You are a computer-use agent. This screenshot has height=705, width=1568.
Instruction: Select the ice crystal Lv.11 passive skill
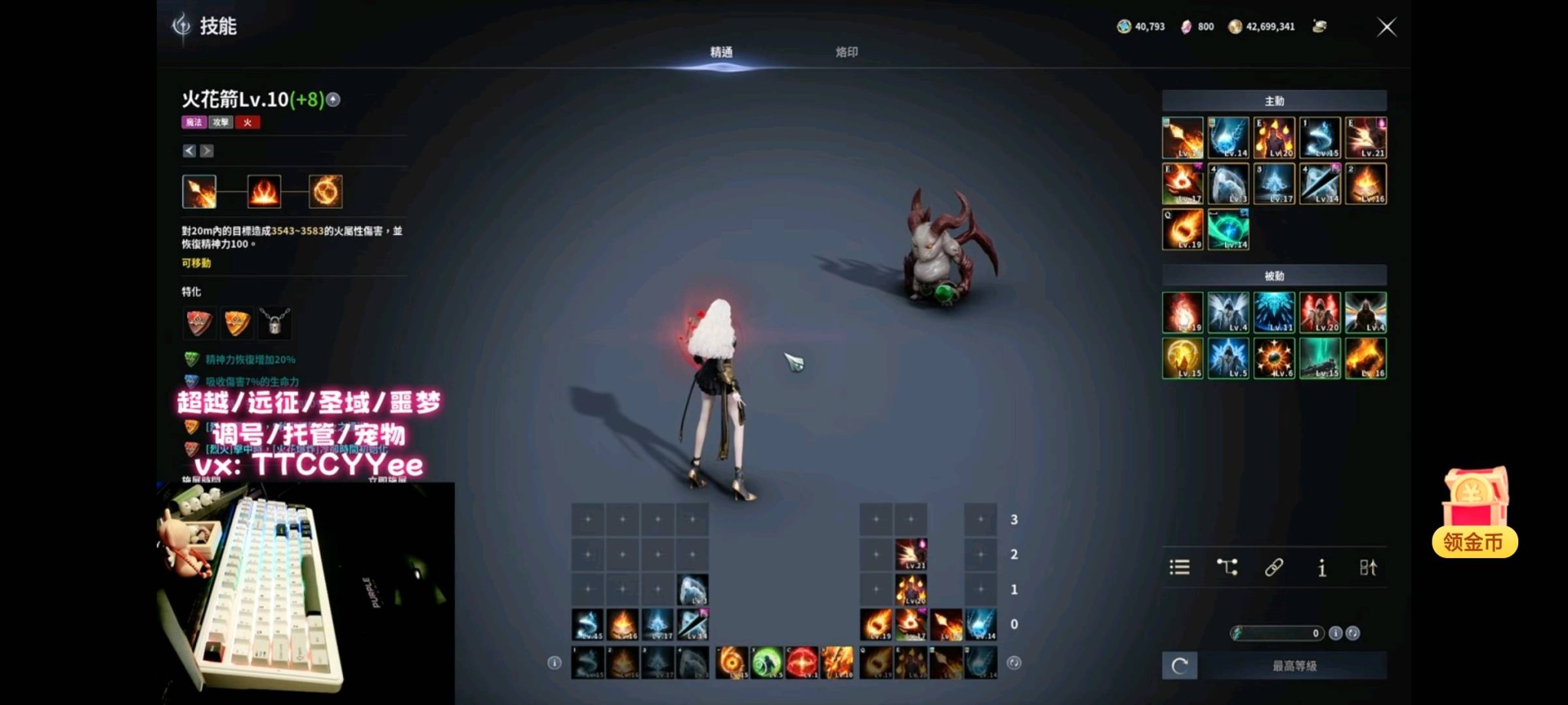coord(1274,312)
